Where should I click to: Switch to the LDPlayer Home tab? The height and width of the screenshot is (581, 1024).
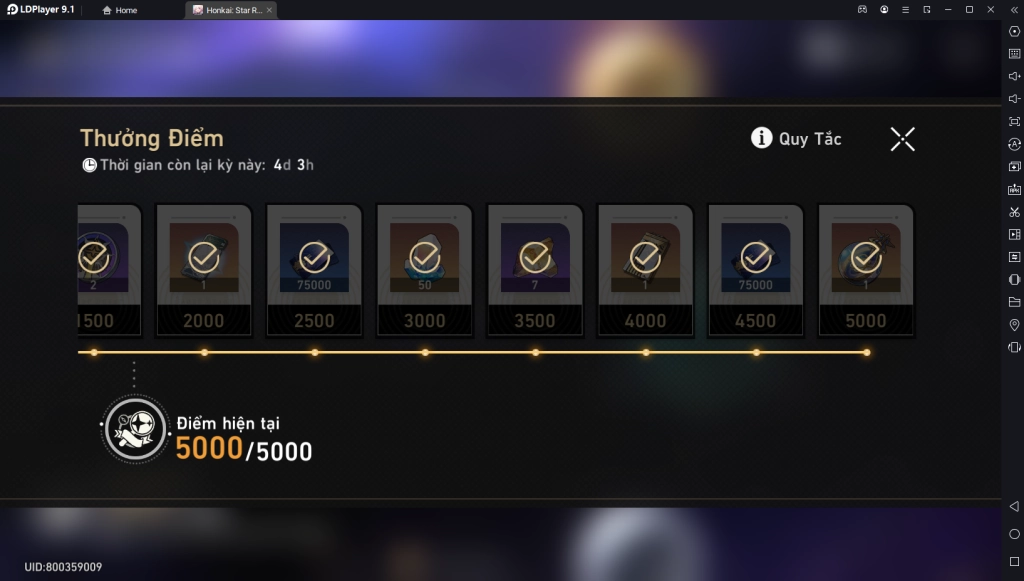pyautogui.click(x=120, y=10)
